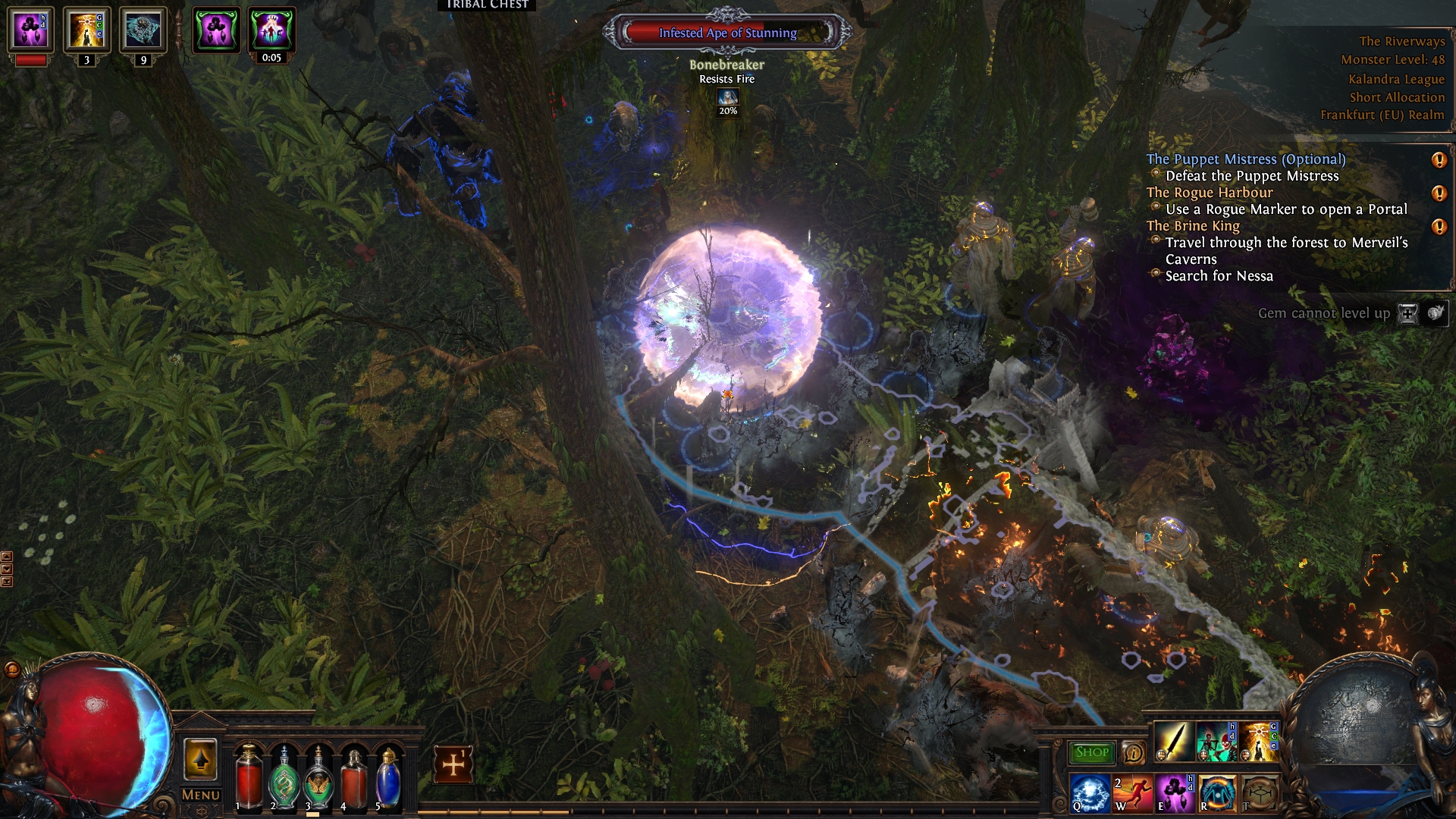Viewport: 1456px width, 819px height.
Task: Open the green Shop button
Action: pos(1092,752)
